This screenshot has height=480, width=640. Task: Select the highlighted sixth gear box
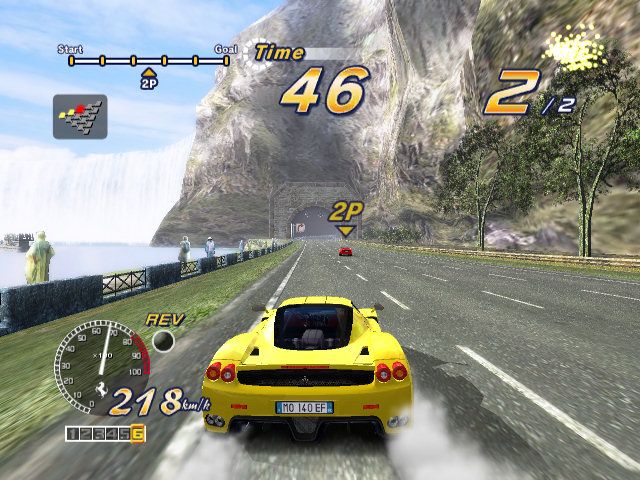coord(137,433)
